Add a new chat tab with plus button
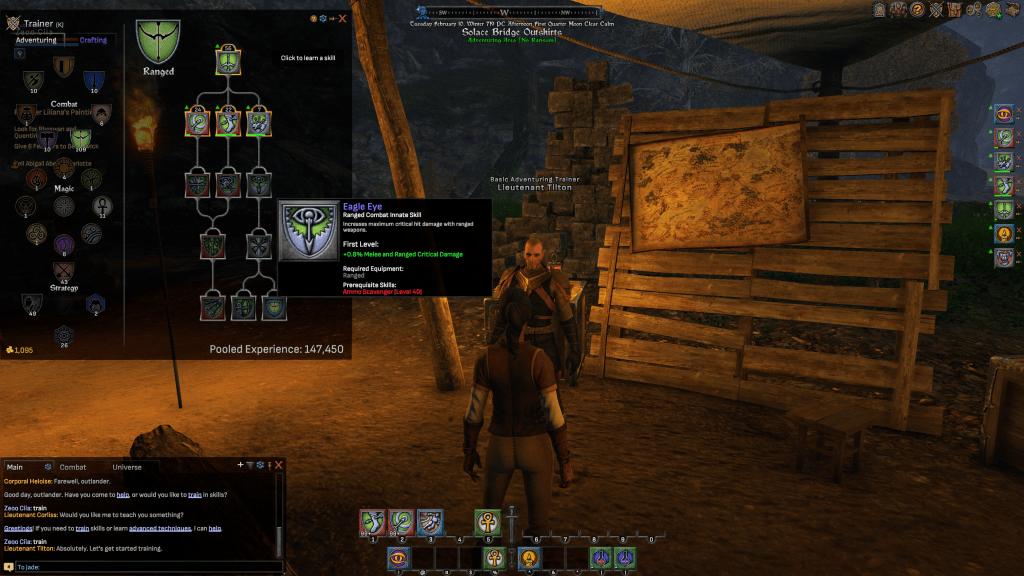Image resolution: width=1024 pixels, height=576 pixels. click(240, 465)
